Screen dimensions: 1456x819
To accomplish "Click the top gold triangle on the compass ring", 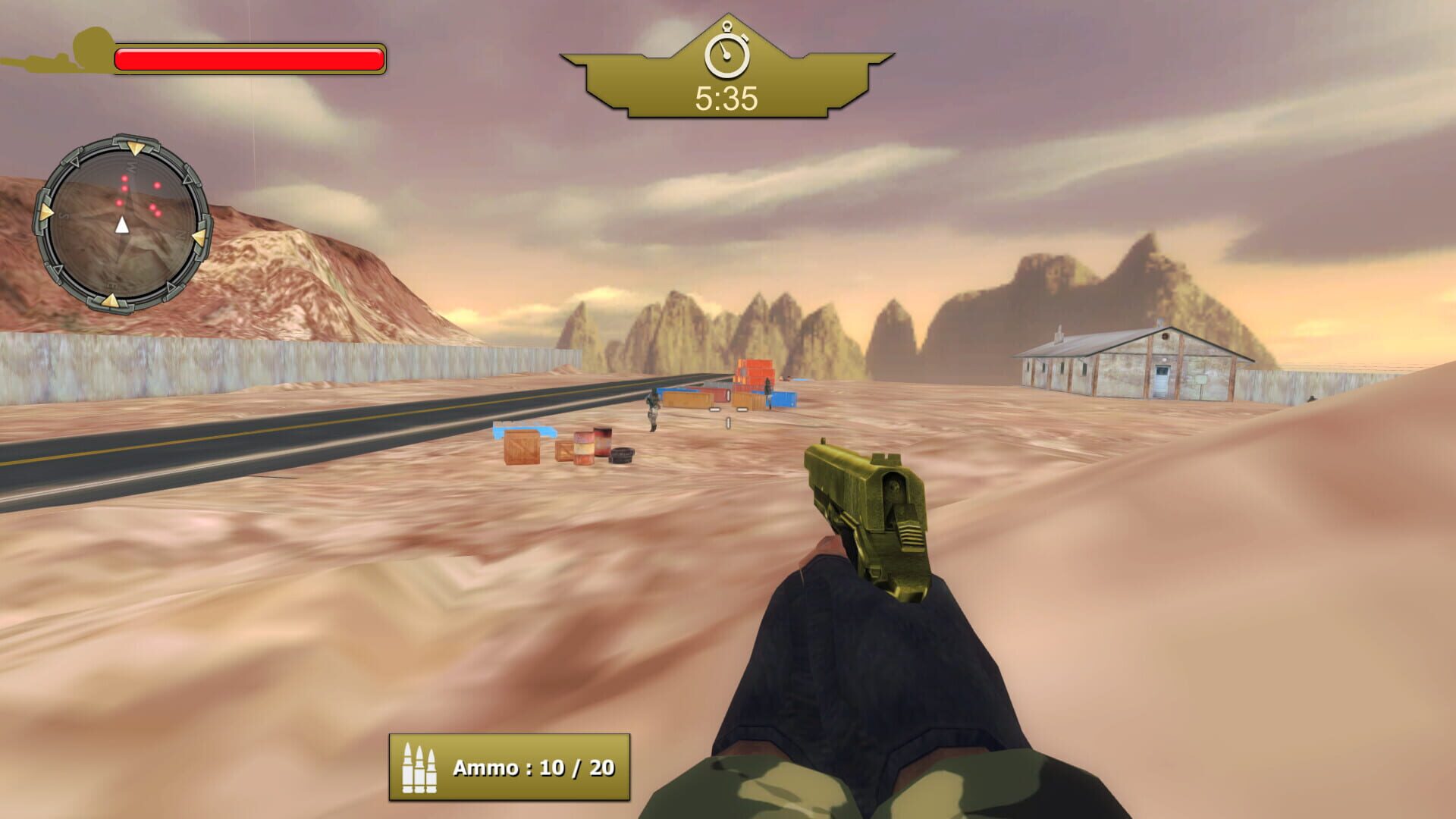I will (x=135, y=149).
